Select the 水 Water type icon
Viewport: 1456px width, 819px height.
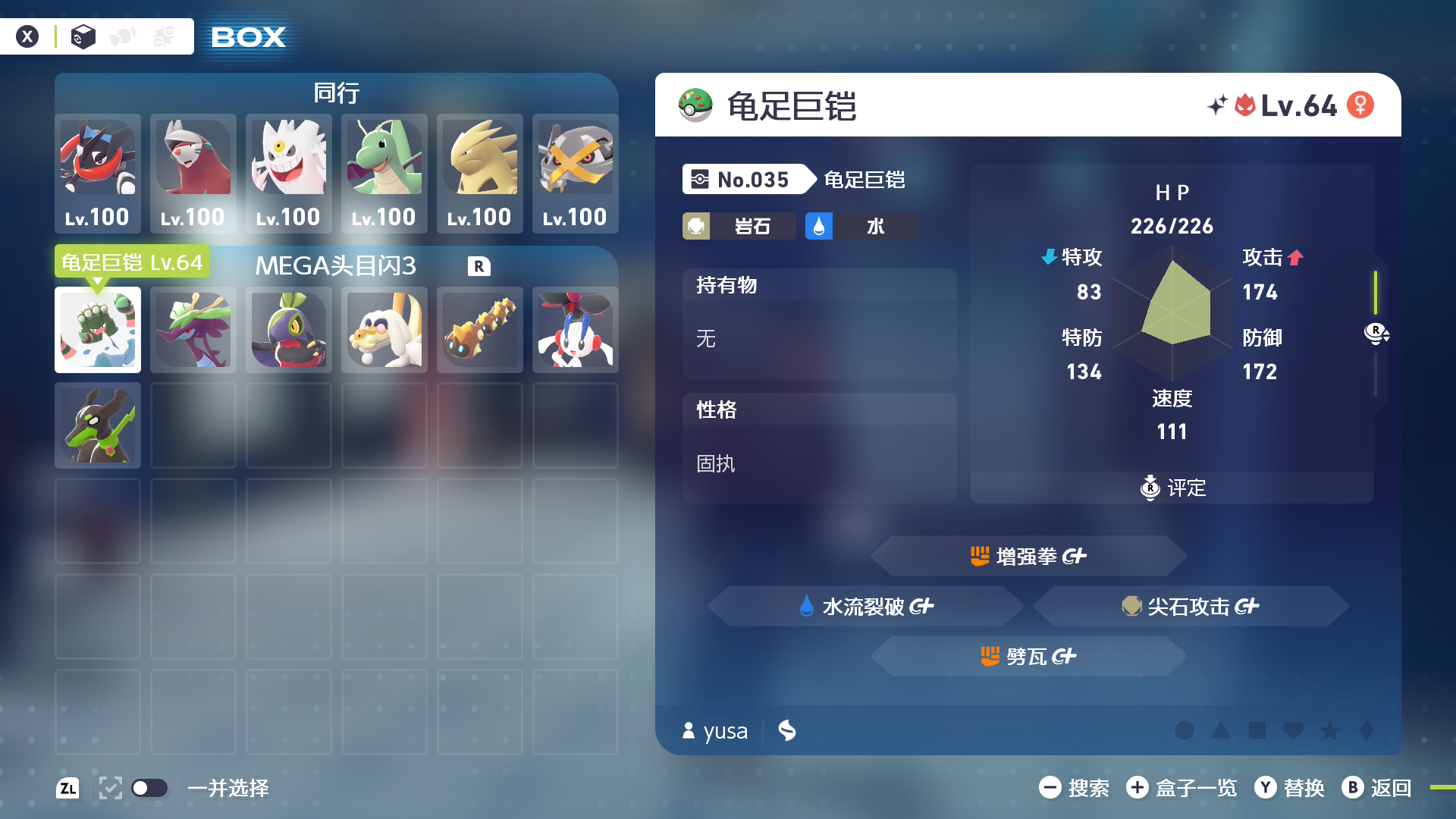[819, 225]
